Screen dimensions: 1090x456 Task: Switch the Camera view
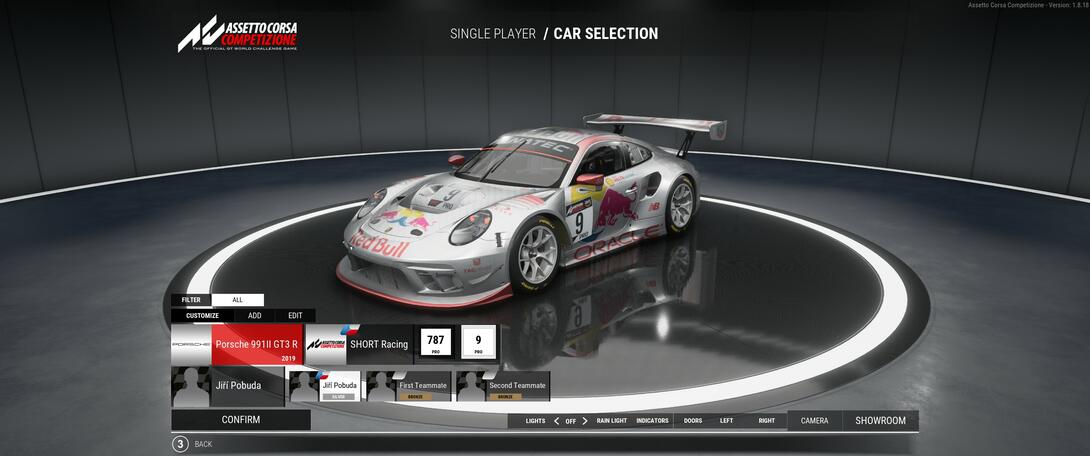814,421
